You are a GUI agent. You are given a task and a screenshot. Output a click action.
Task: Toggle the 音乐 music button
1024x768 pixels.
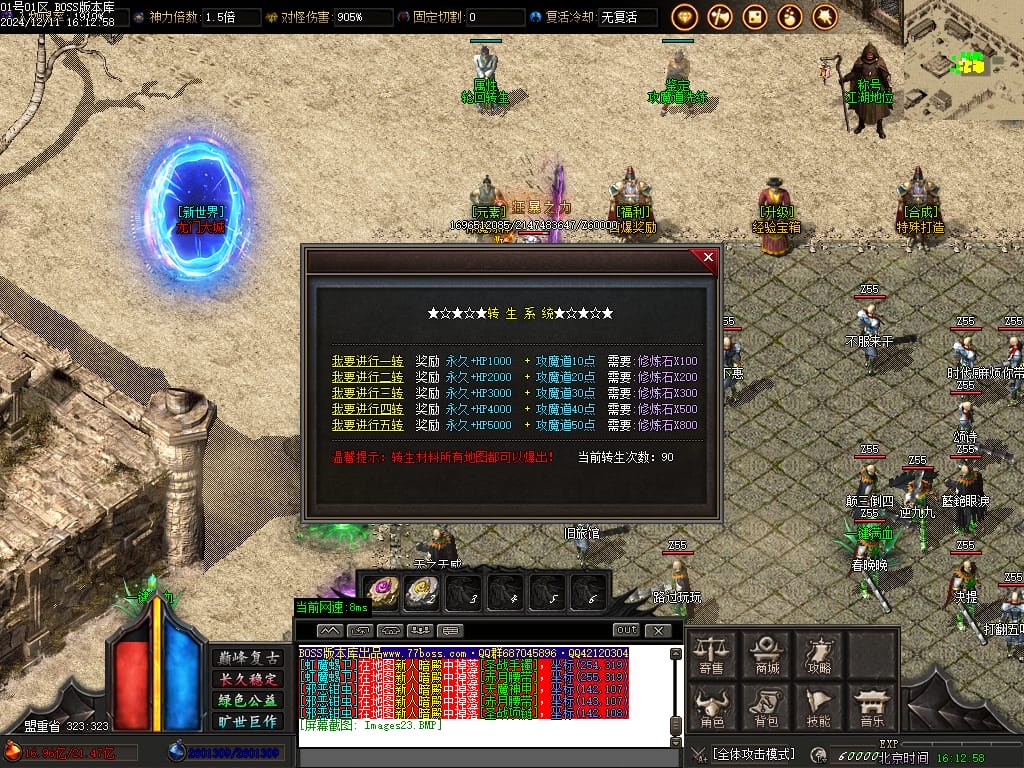[x=871, y=707]
